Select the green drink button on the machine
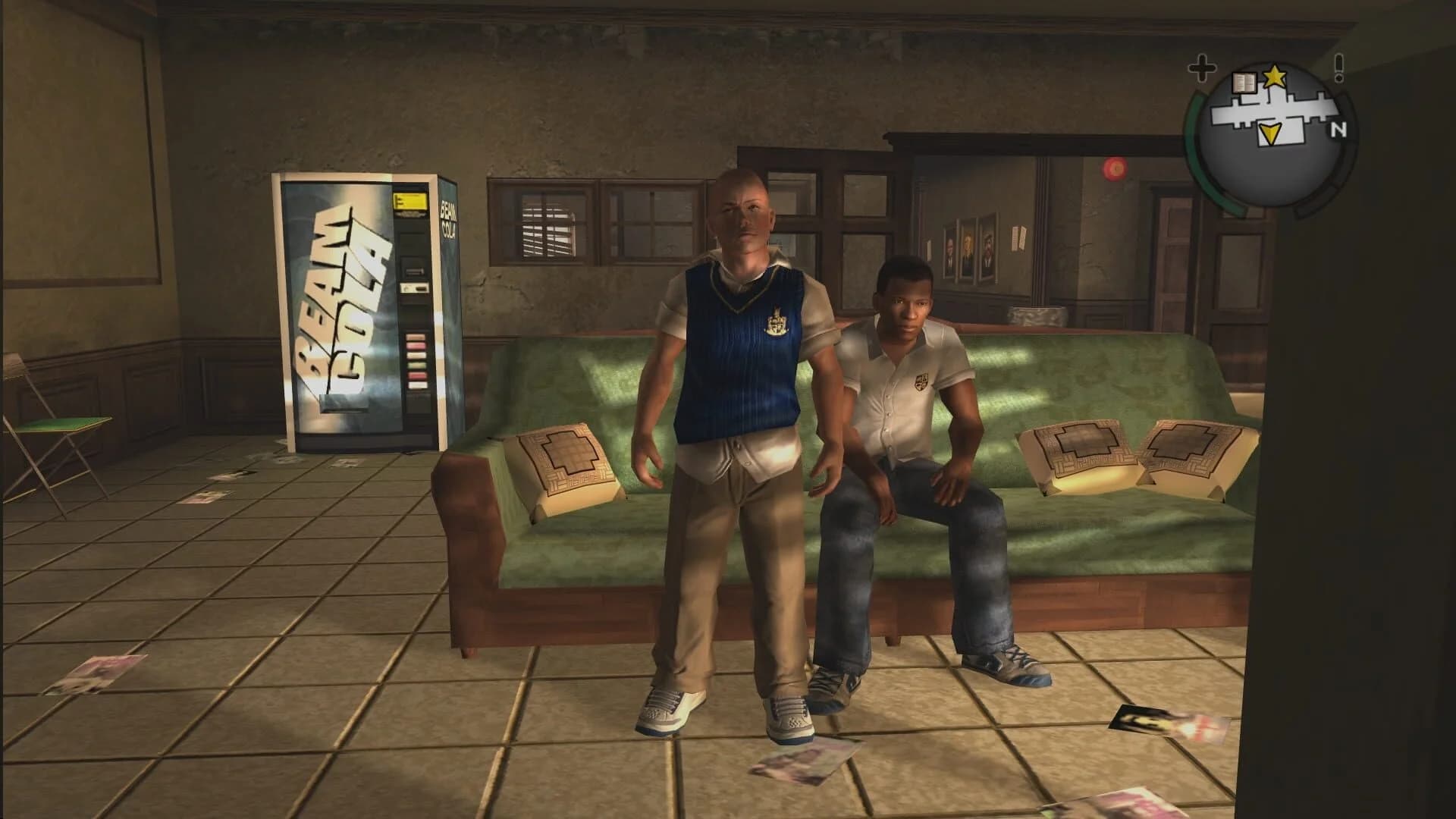Viewport: 1456px width, 819px height. pos(416,364)
